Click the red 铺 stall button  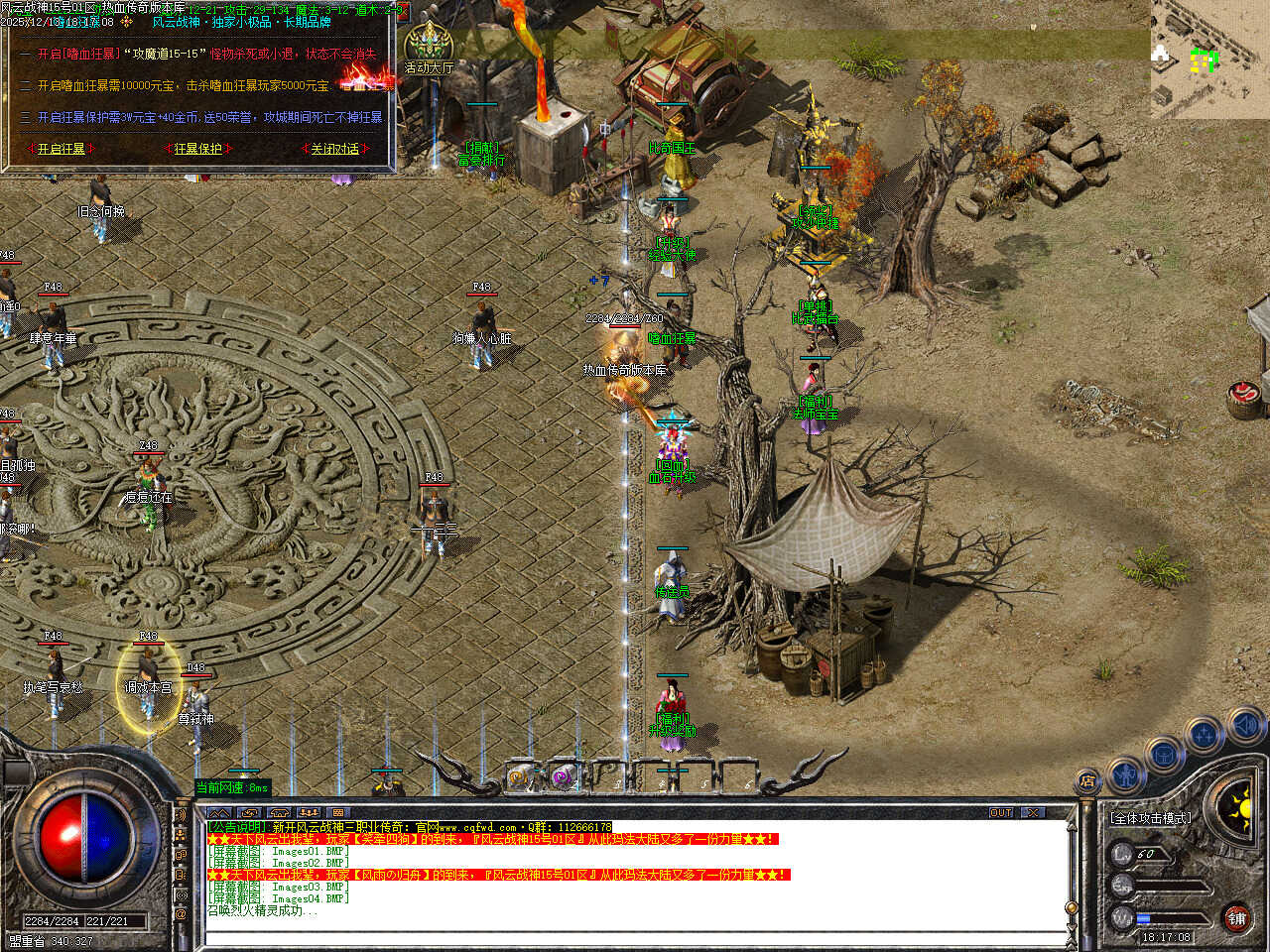click(1237, 918)
